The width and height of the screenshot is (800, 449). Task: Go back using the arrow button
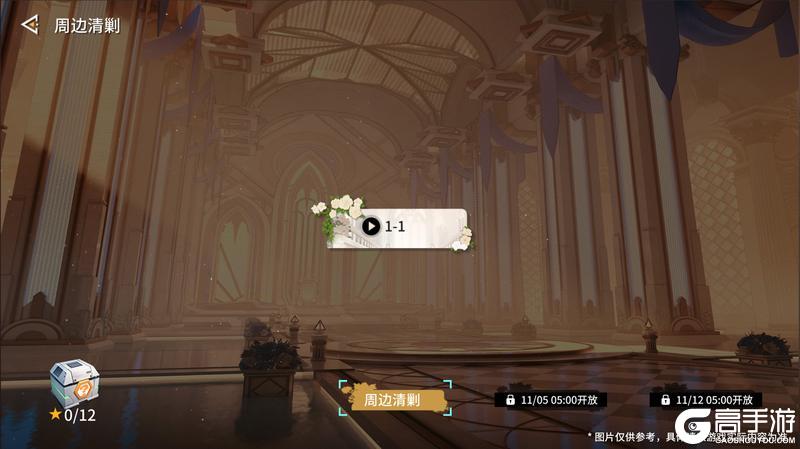[x=31, y=24]
